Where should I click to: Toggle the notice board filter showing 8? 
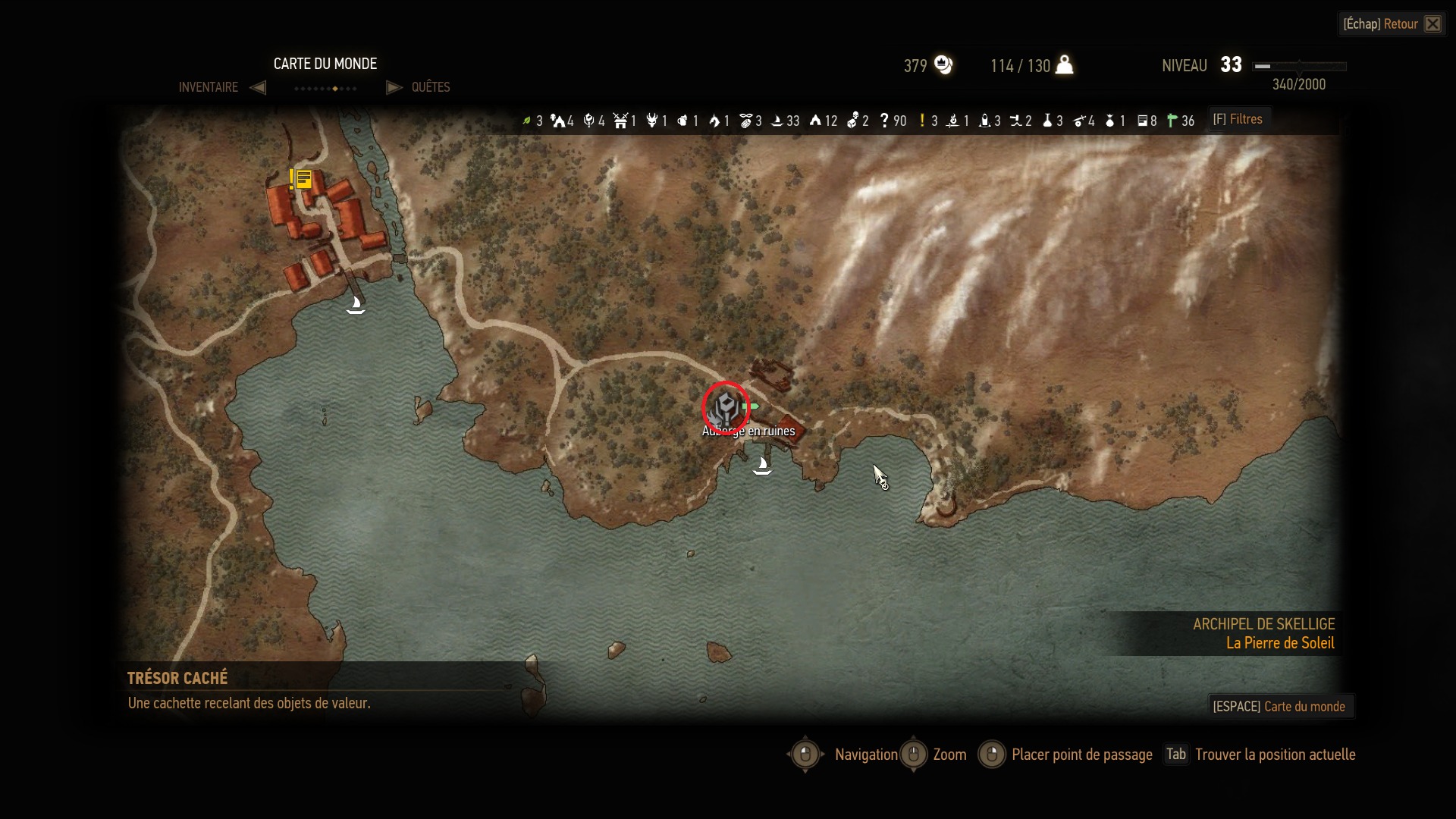(1142, 121)
